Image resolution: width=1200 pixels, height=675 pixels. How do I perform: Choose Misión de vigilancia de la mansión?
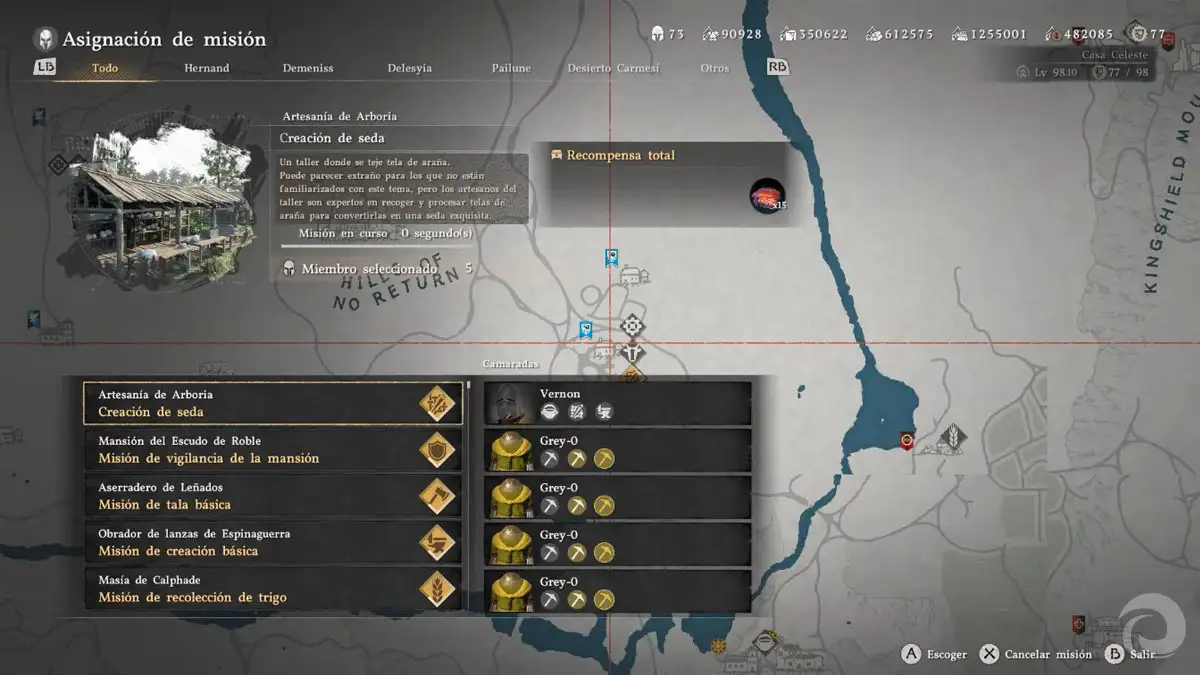(x=272, y=450)
